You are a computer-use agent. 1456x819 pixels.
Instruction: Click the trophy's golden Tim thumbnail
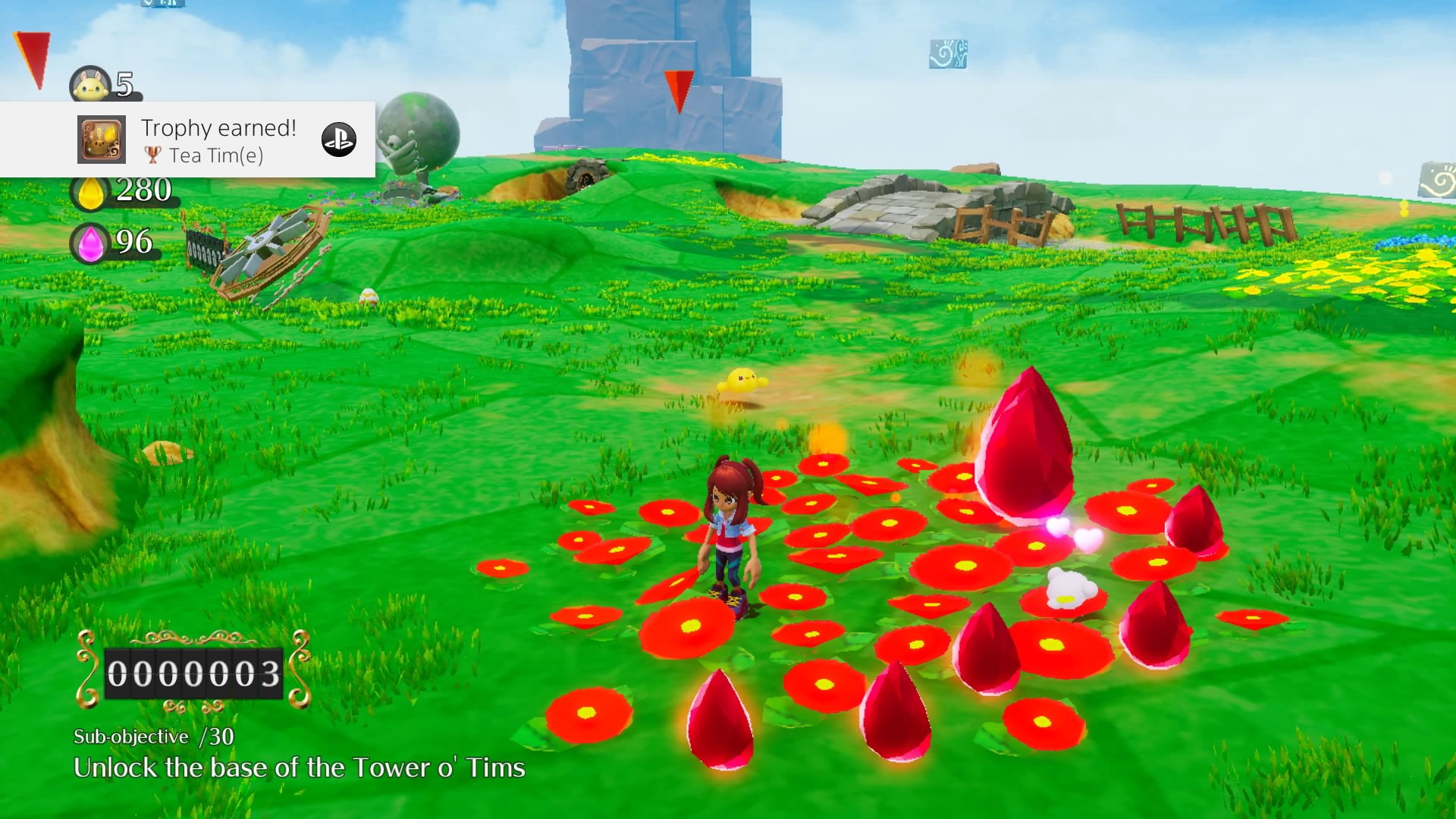(102, 140)
